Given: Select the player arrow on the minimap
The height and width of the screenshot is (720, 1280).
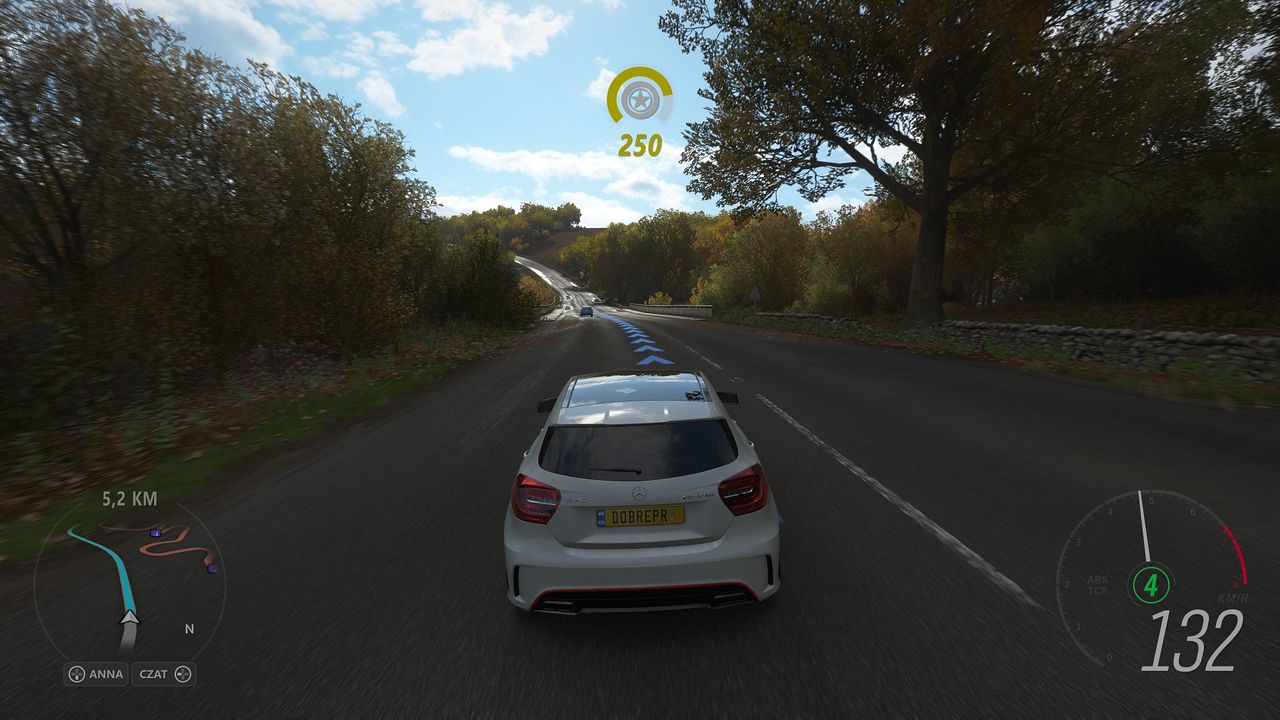Looking at the screenshot, I should tap(129, 618).
